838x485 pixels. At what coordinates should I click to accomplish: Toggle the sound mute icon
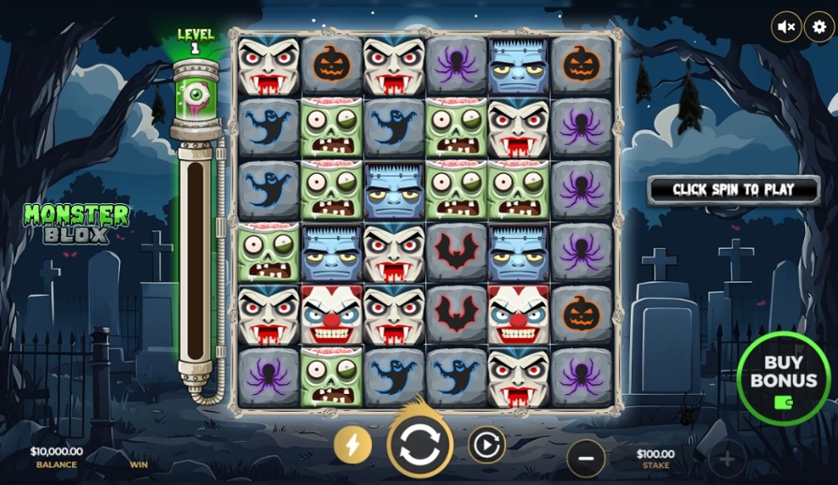coord(787,27)
